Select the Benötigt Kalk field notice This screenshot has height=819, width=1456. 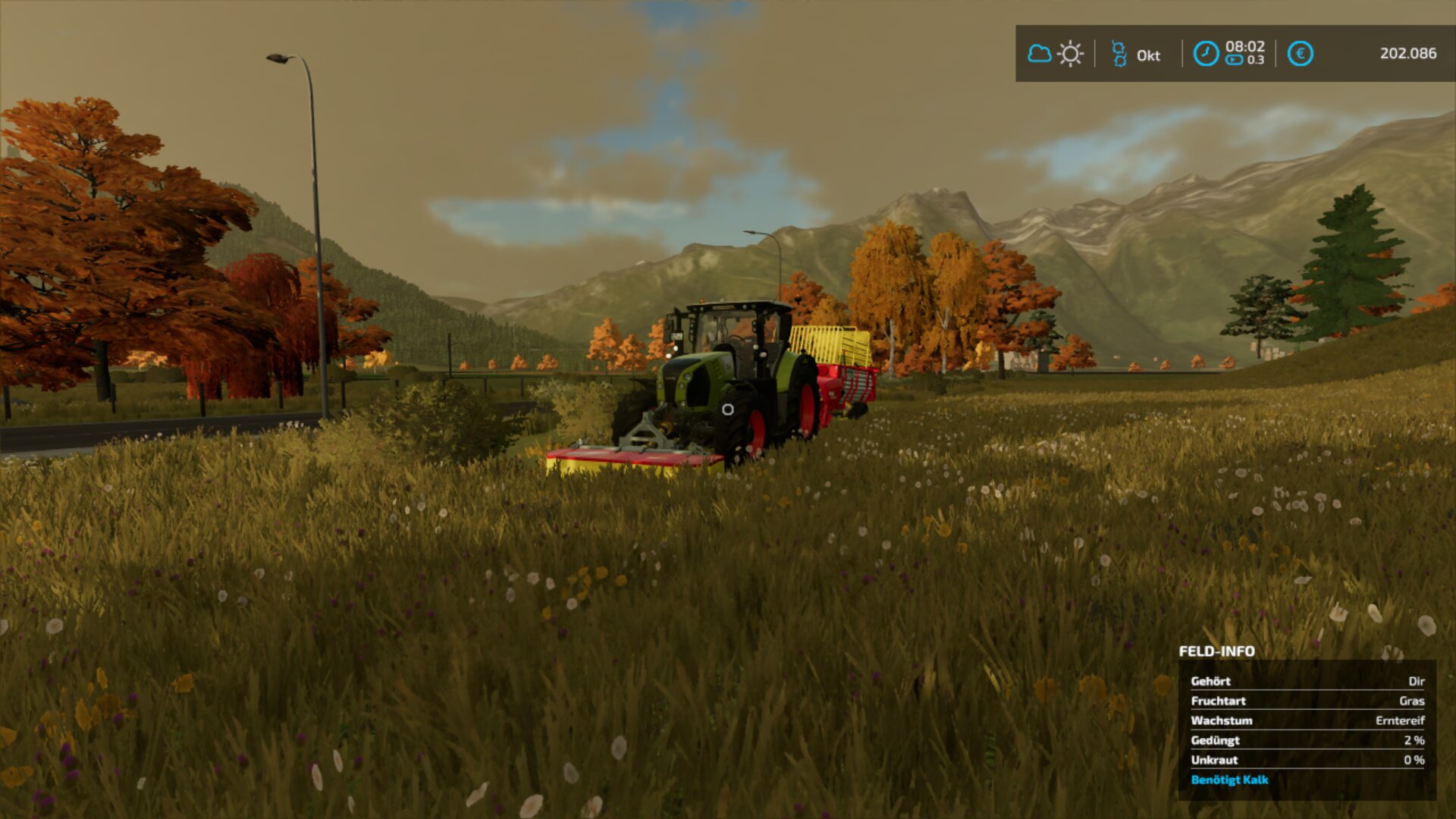click(1229, 780)
